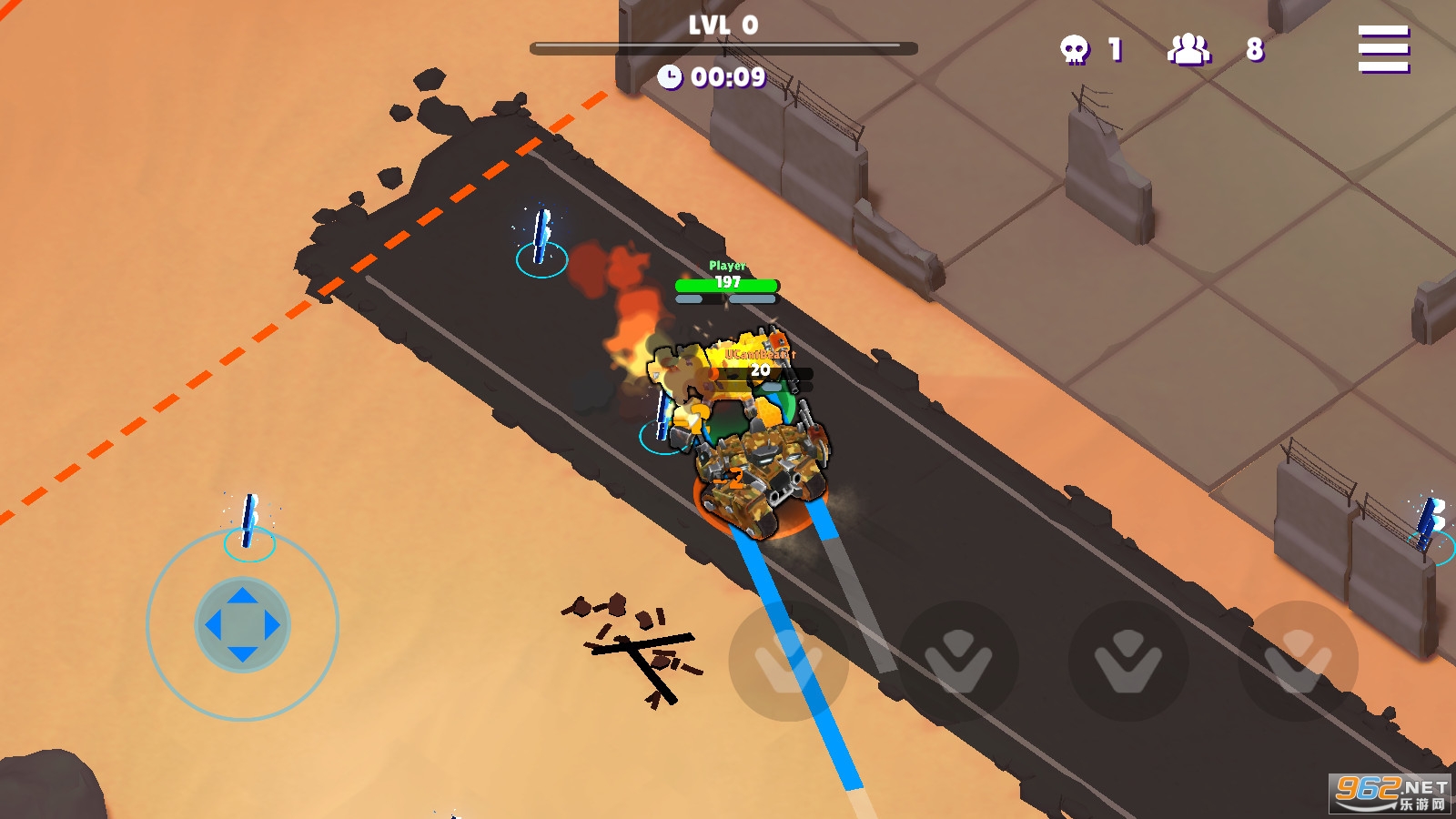Open the hamburger menu
Image resolution: width=1456 pixels, height=819 pixels.
pos(1383,48)
